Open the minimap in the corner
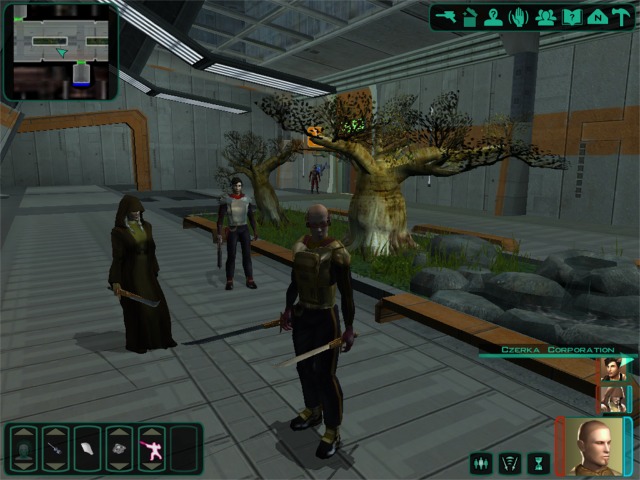 (60, 50)
